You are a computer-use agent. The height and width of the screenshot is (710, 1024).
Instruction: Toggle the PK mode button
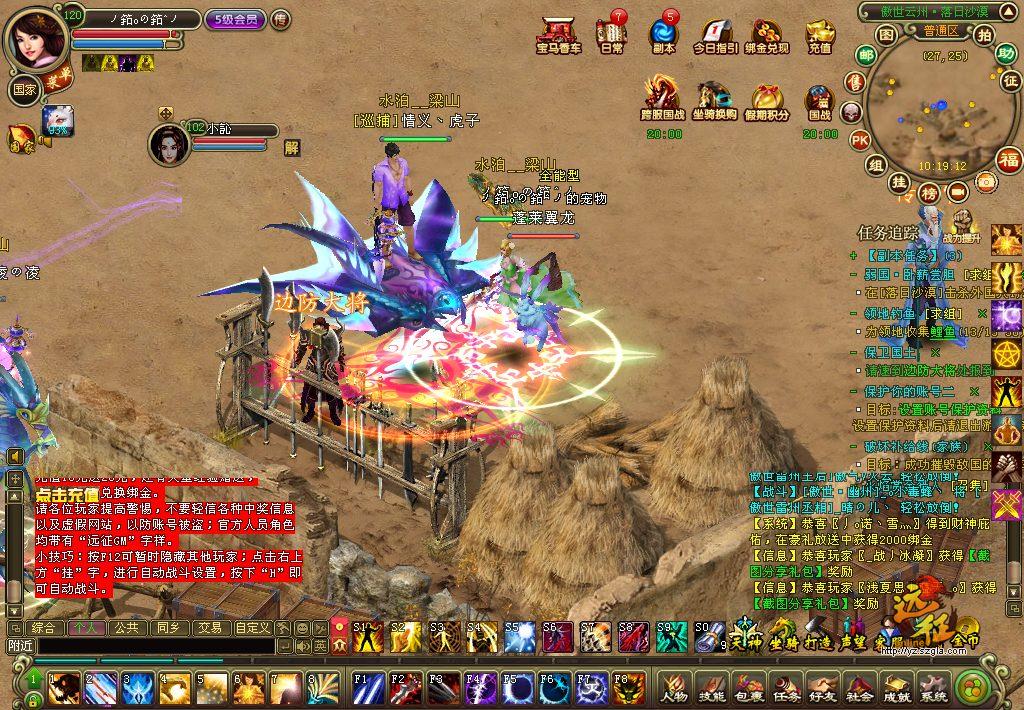[859, 140]
